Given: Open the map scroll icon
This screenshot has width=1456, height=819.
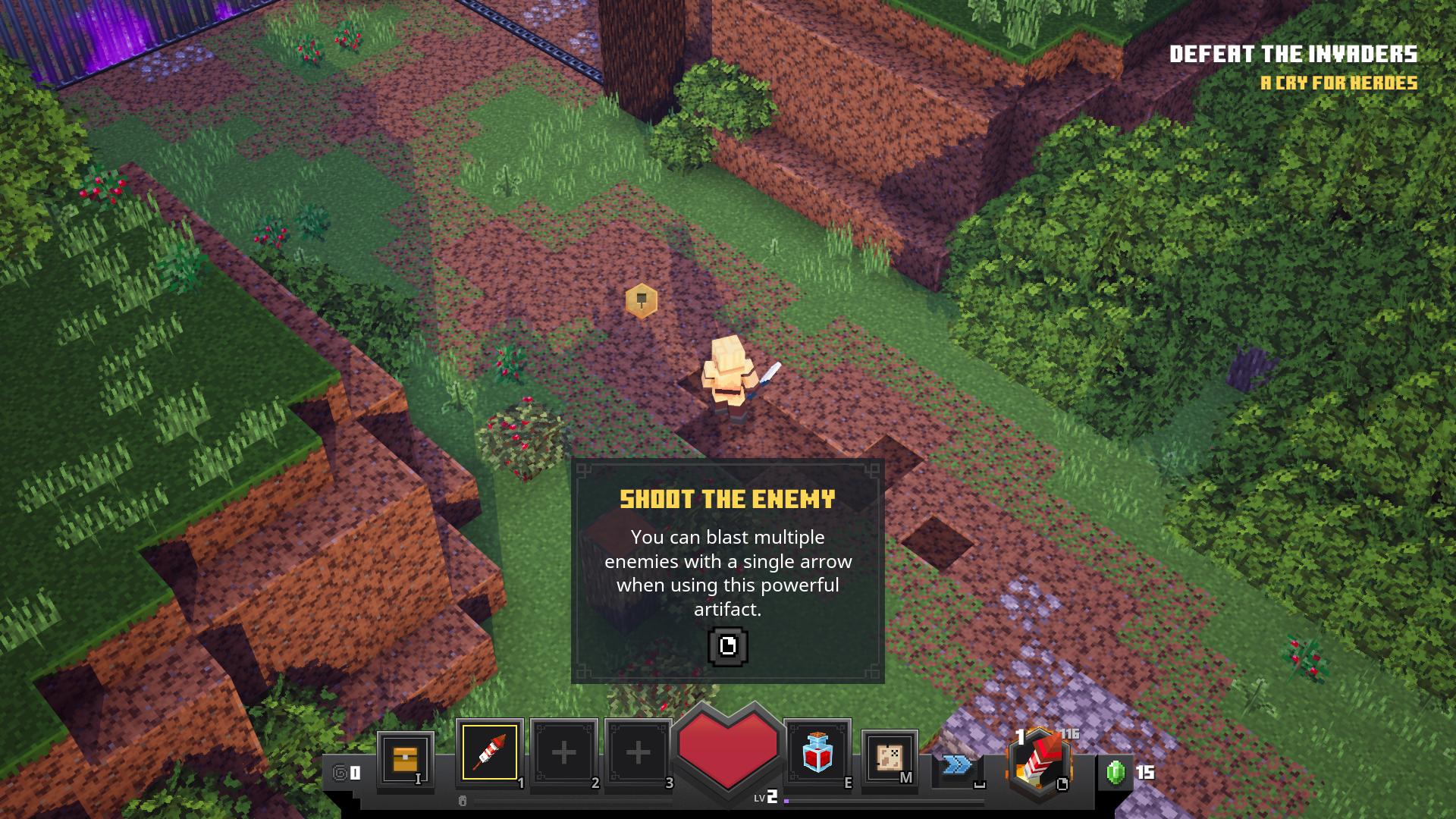Looking at the screenshot, I should pos(889,757).
